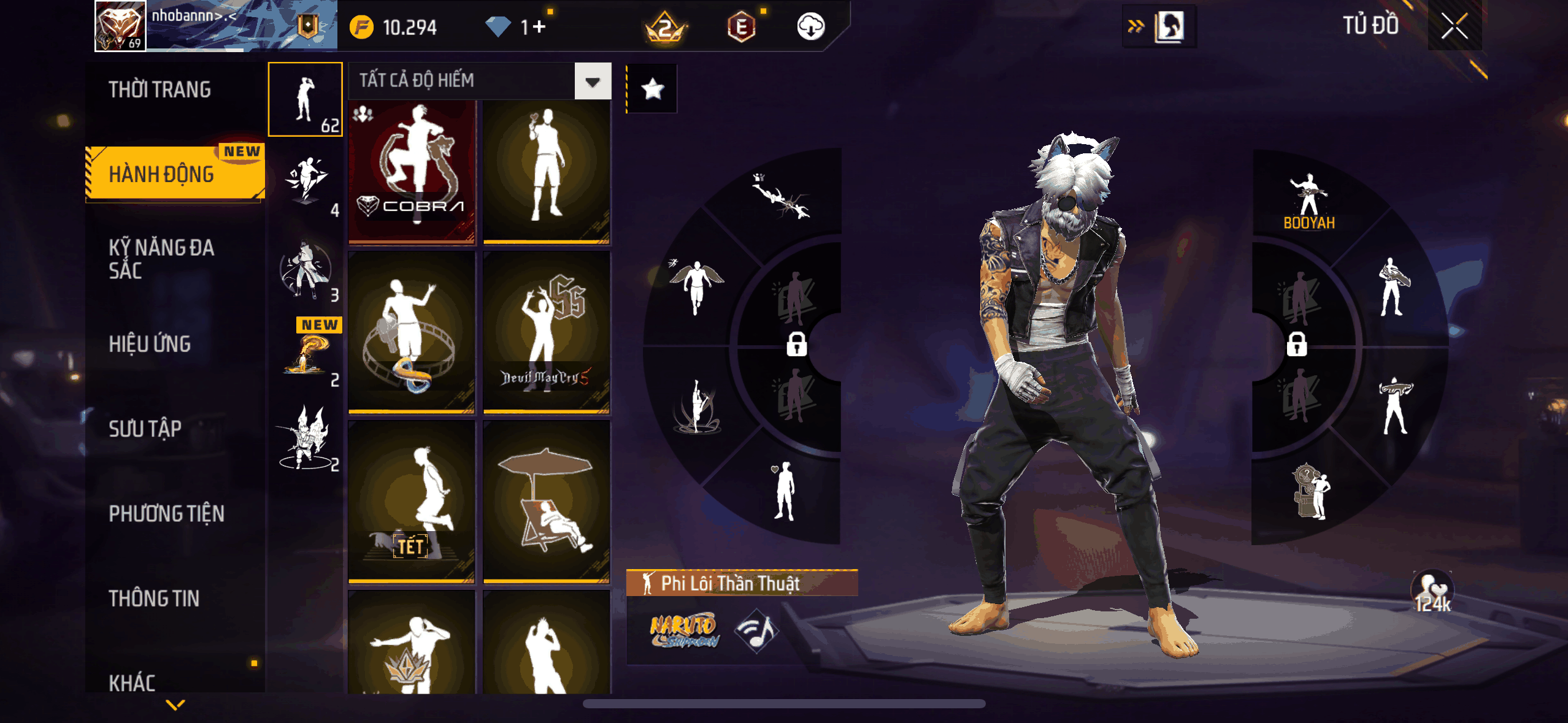
Task: Select the rank crown badge showing 2
Action: (x=666, y=27)
